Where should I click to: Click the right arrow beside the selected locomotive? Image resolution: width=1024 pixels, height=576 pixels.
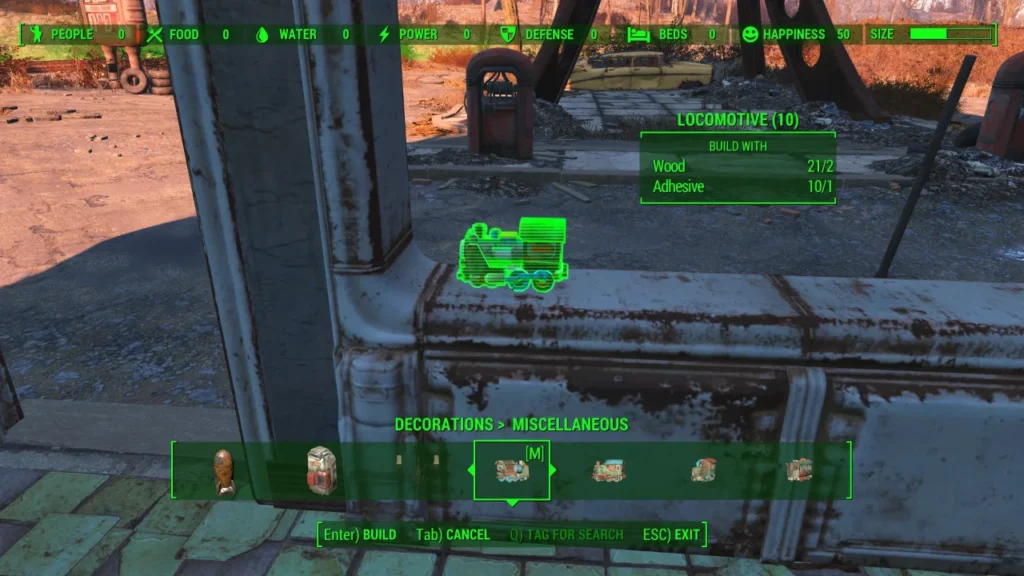click(555, 470)
